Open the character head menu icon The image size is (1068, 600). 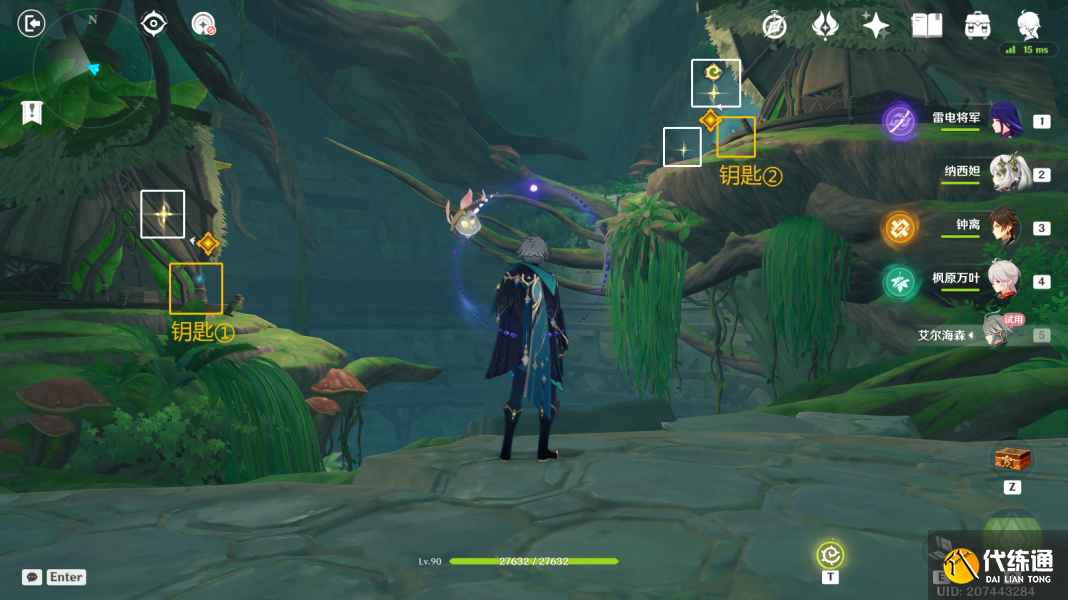(x=1028, y=24)
